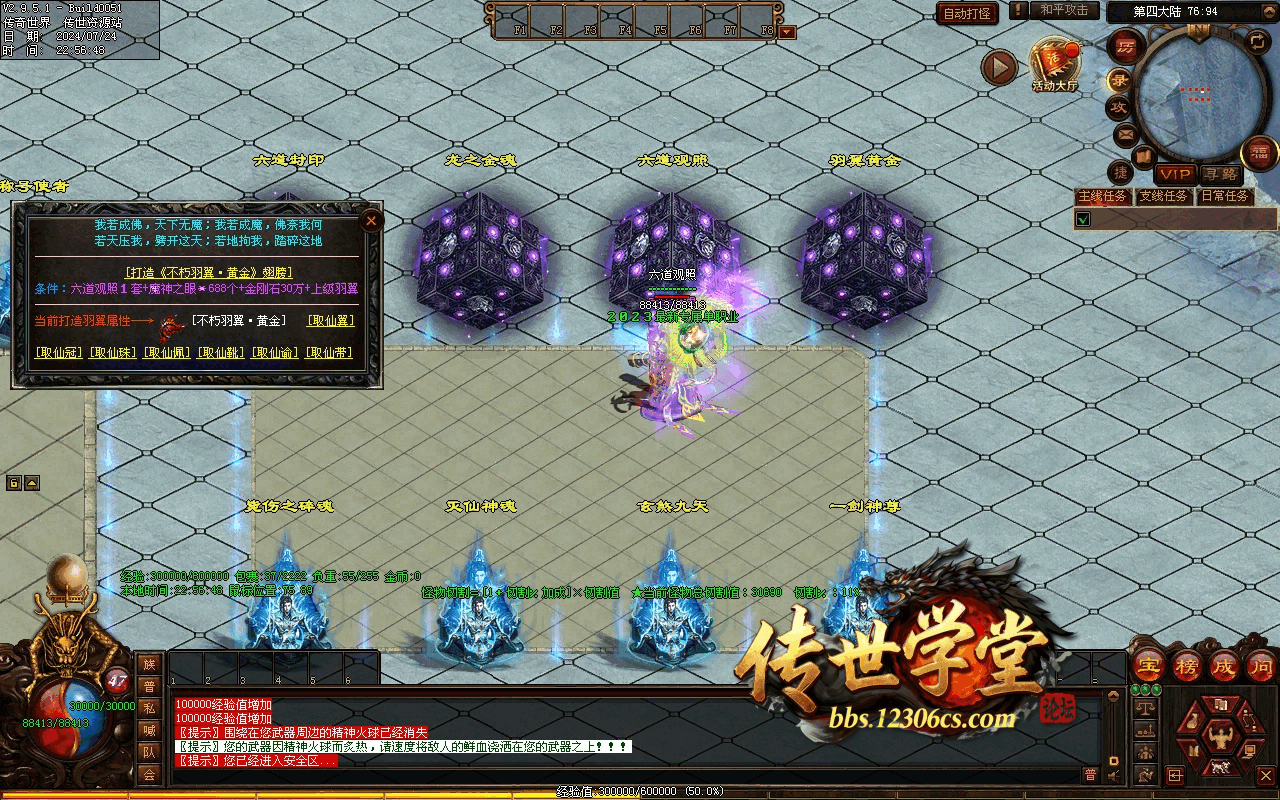
Task: Open the 榜 ranking button
Action: click(x=1186, y=665)
